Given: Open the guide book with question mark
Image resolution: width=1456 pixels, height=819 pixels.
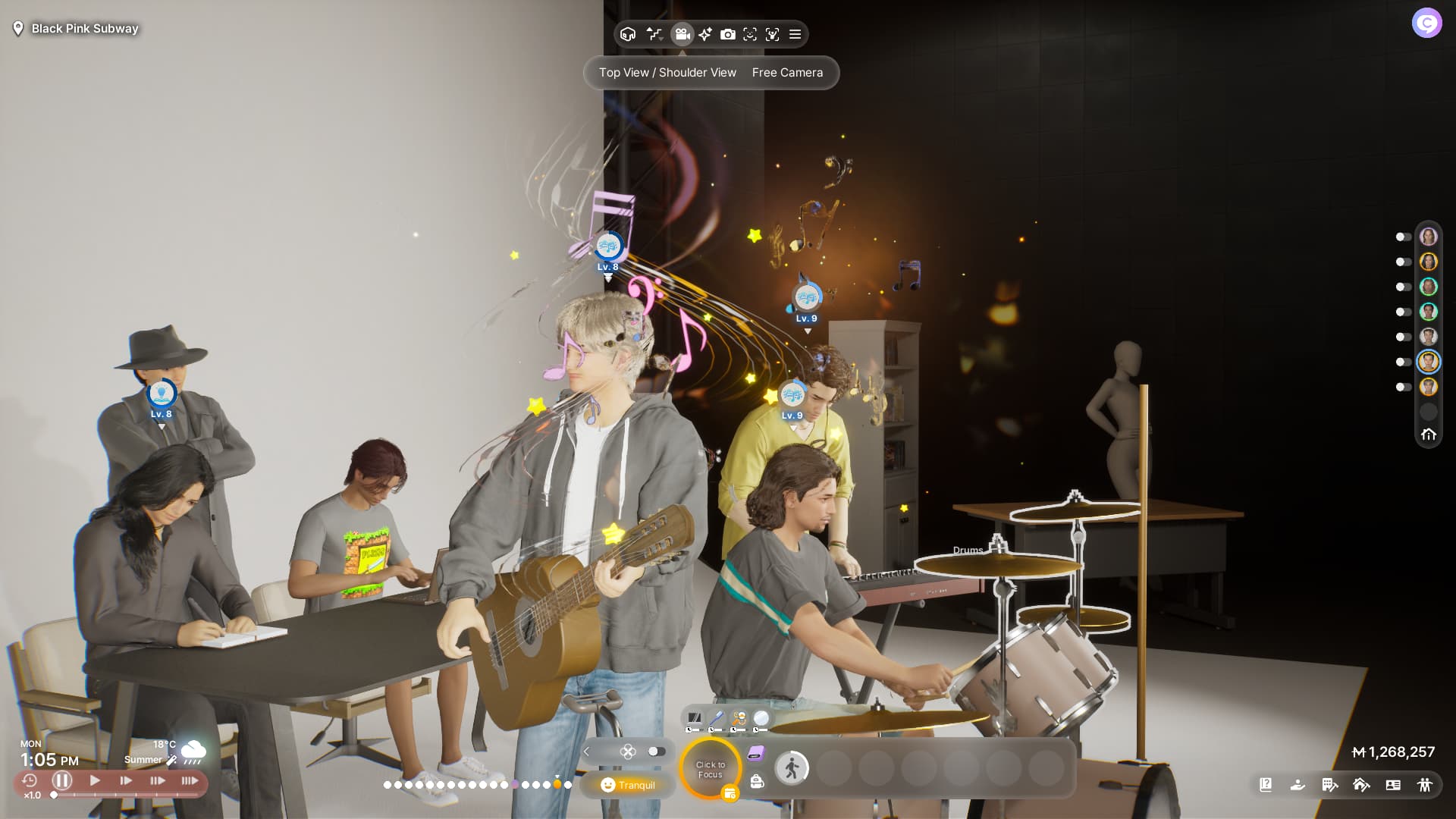Looking at the screenshot, I should 1266,785.
